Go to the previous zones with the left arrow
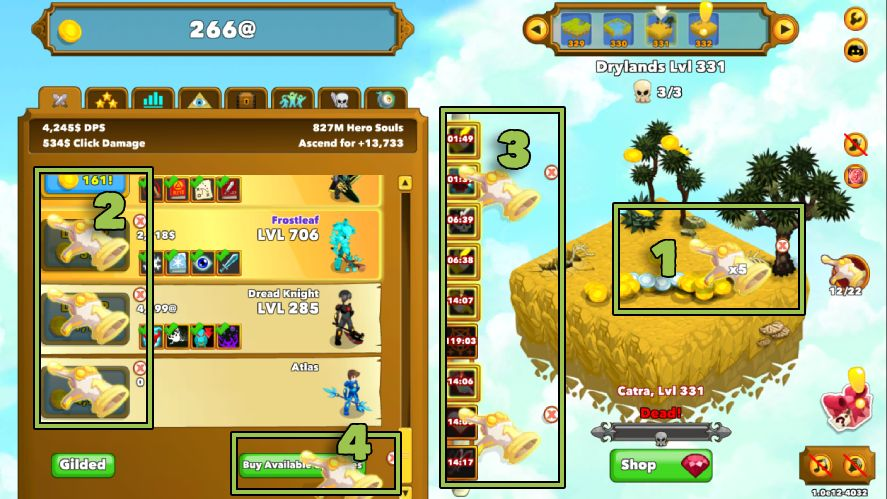Viewport: 887px width, 499px height. [x=537, y=29]
